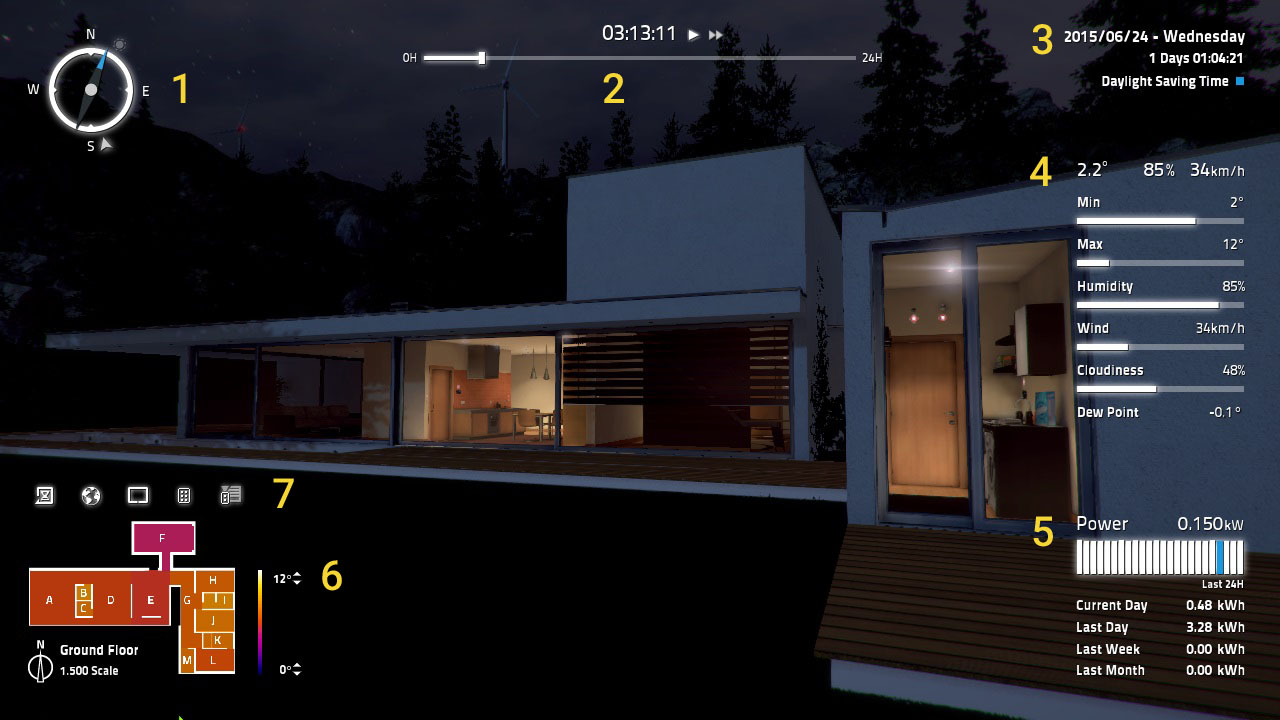Click the highlighted blue bar in Power chart
The image size is (1280, 720).
coord(1220,557)
